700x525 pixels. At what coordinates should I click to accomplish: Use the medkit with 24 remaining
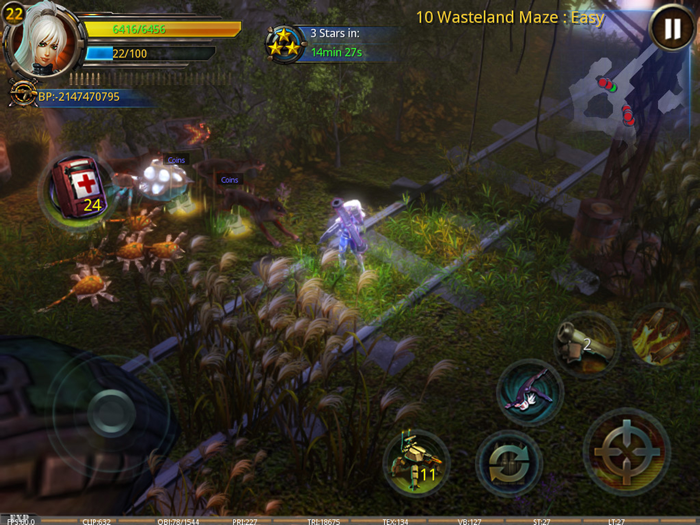[x=77, y=188]
